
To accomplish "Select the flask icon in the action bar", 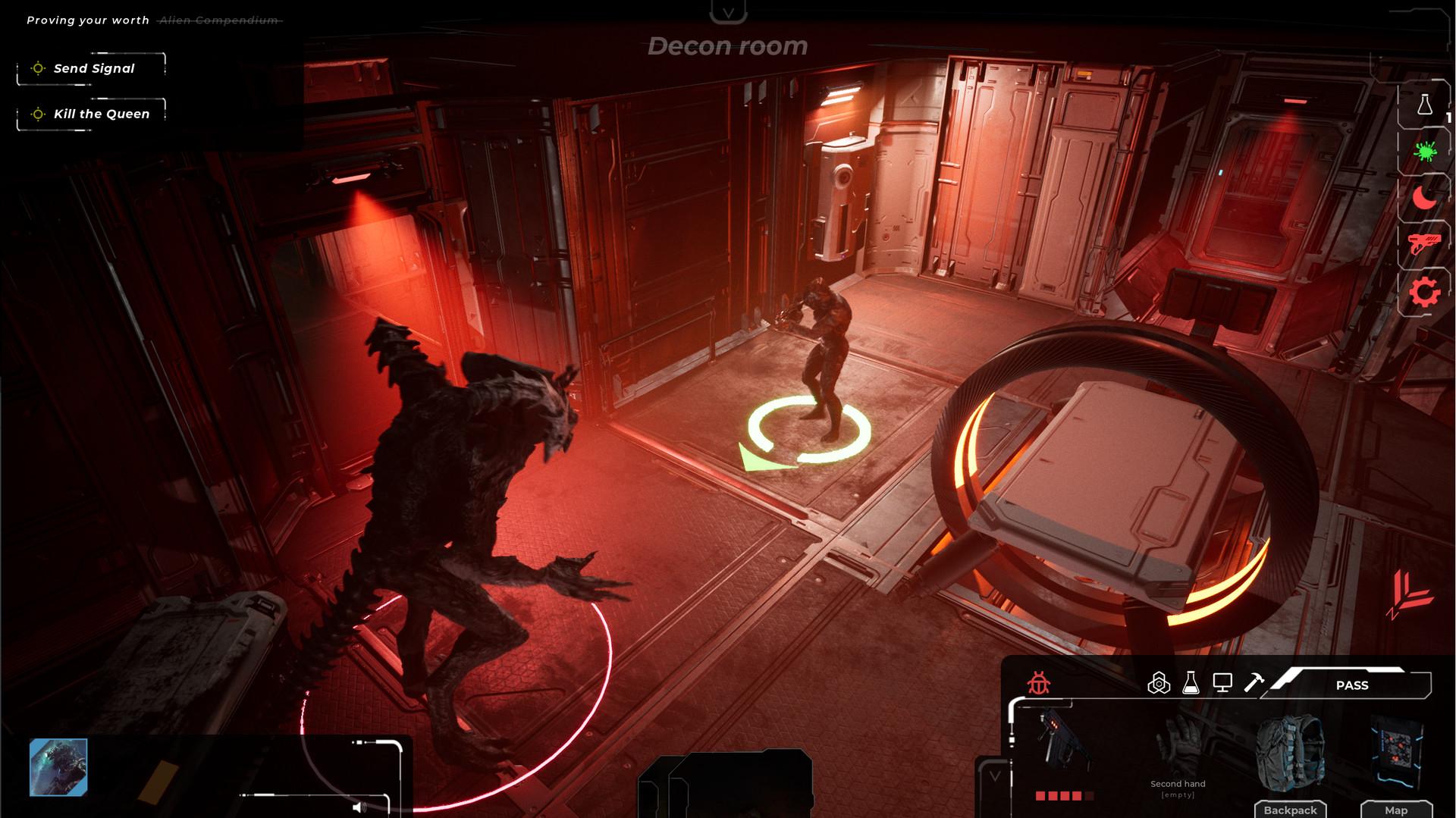I will pos(1190,682).
